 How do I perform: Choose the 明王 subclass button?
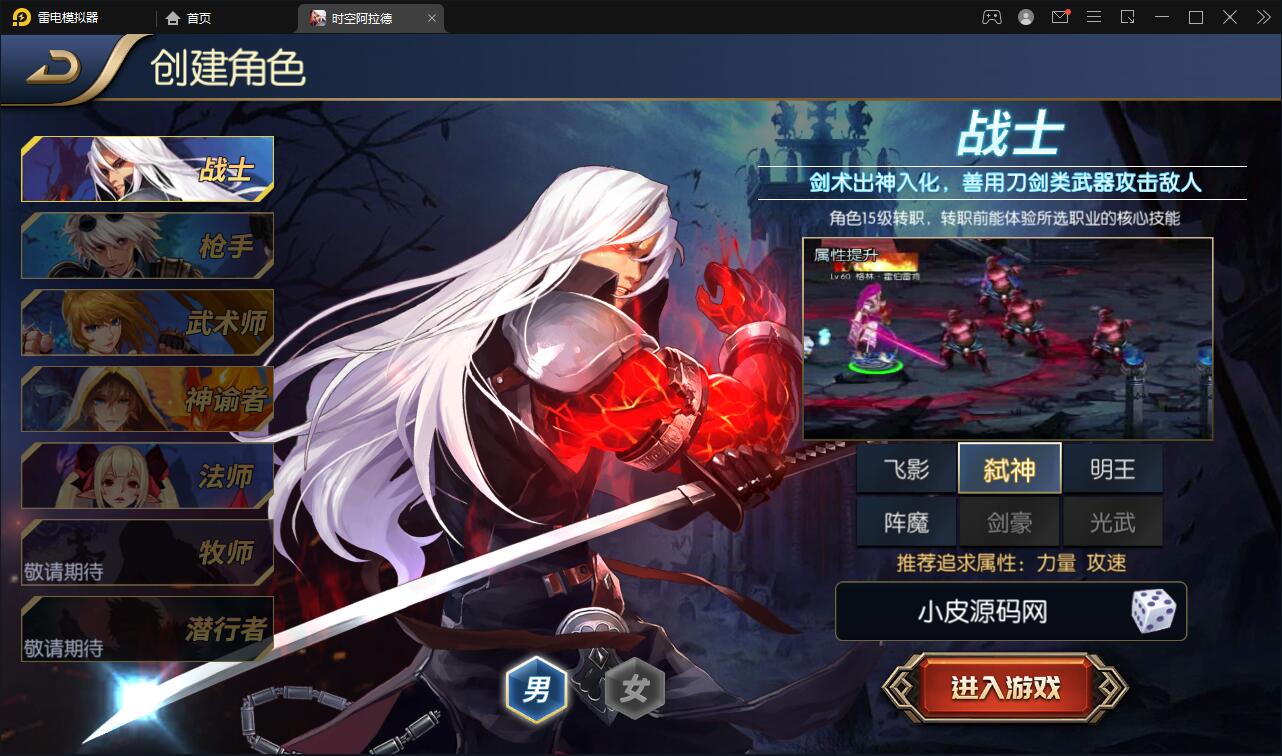tap(1113, 467)
